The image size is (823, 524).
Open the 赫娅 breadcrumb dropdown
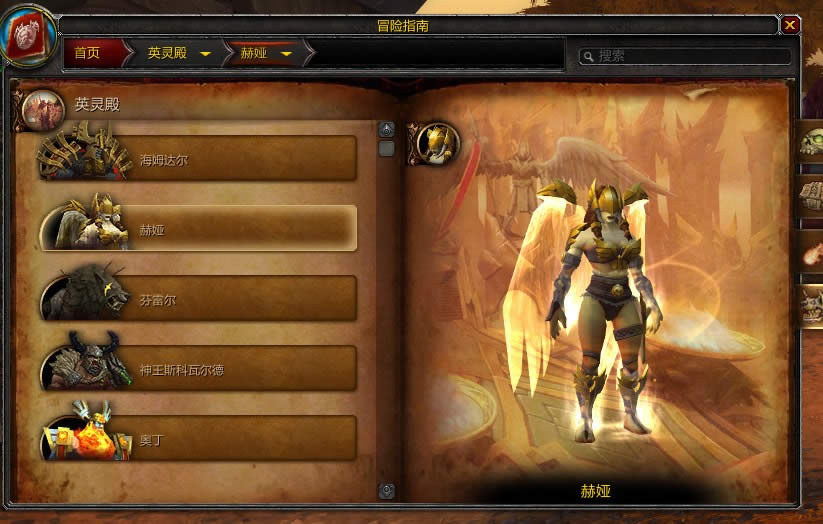coord(286,54)
